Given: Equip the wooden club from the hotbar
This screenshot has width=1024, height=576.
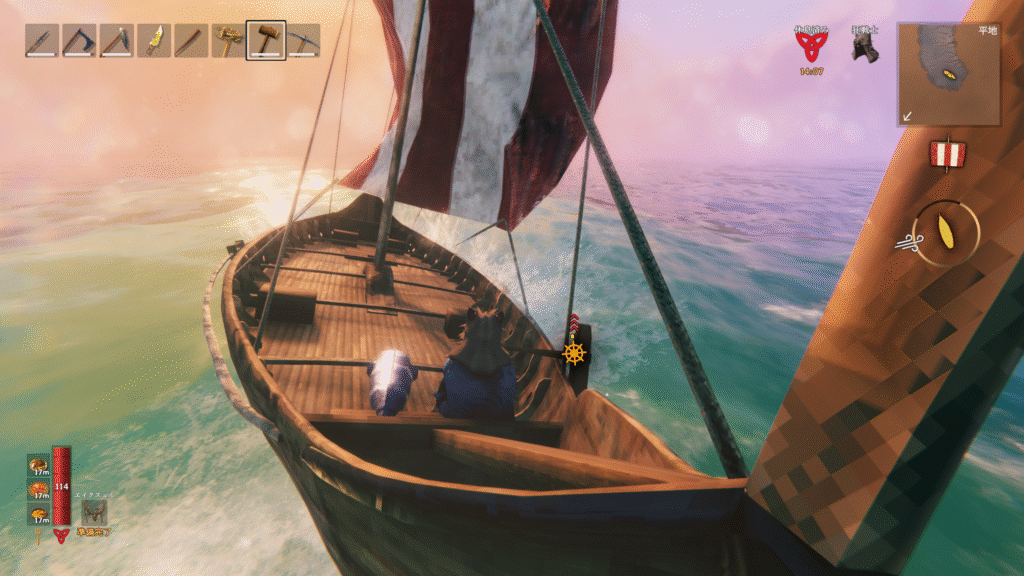Looking at the screenshot, I should click(191, 41).
